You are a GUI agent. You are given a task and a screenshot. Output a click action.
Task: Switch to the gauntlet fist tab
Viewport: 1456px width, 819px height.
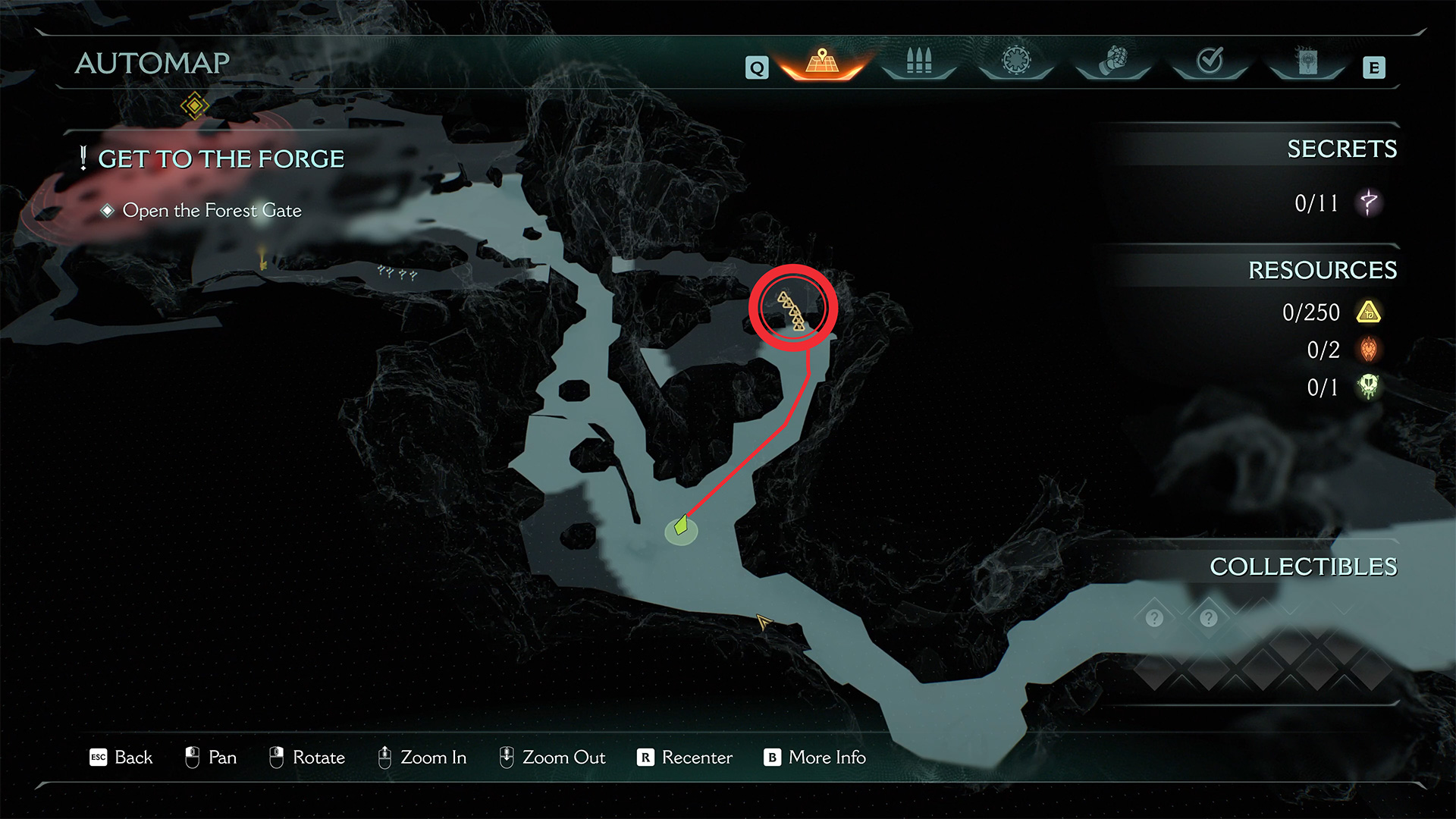(x=1113, y=61)
